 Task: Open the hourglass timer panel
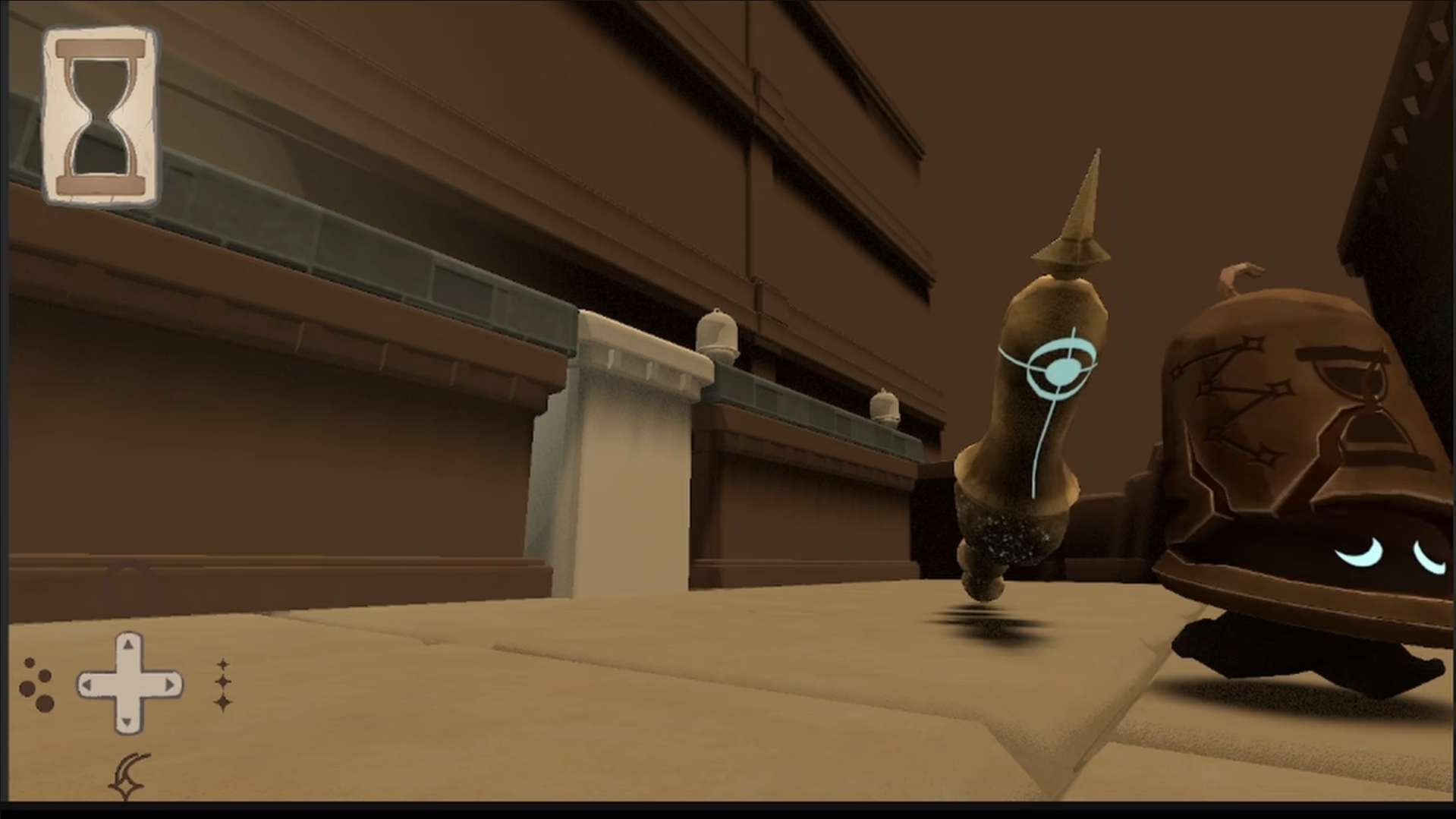tap(100, 115)
